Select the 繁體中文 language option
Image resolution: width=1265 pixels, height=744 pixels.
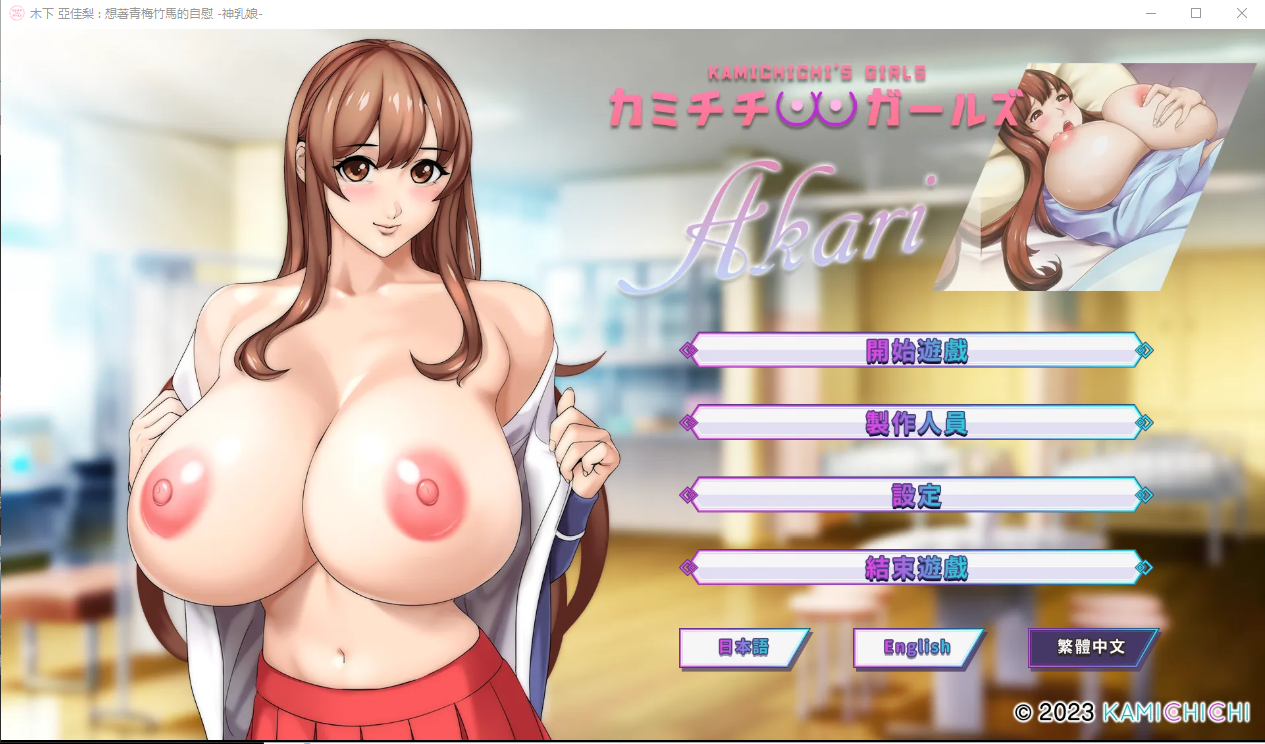tap(1091, 647)
